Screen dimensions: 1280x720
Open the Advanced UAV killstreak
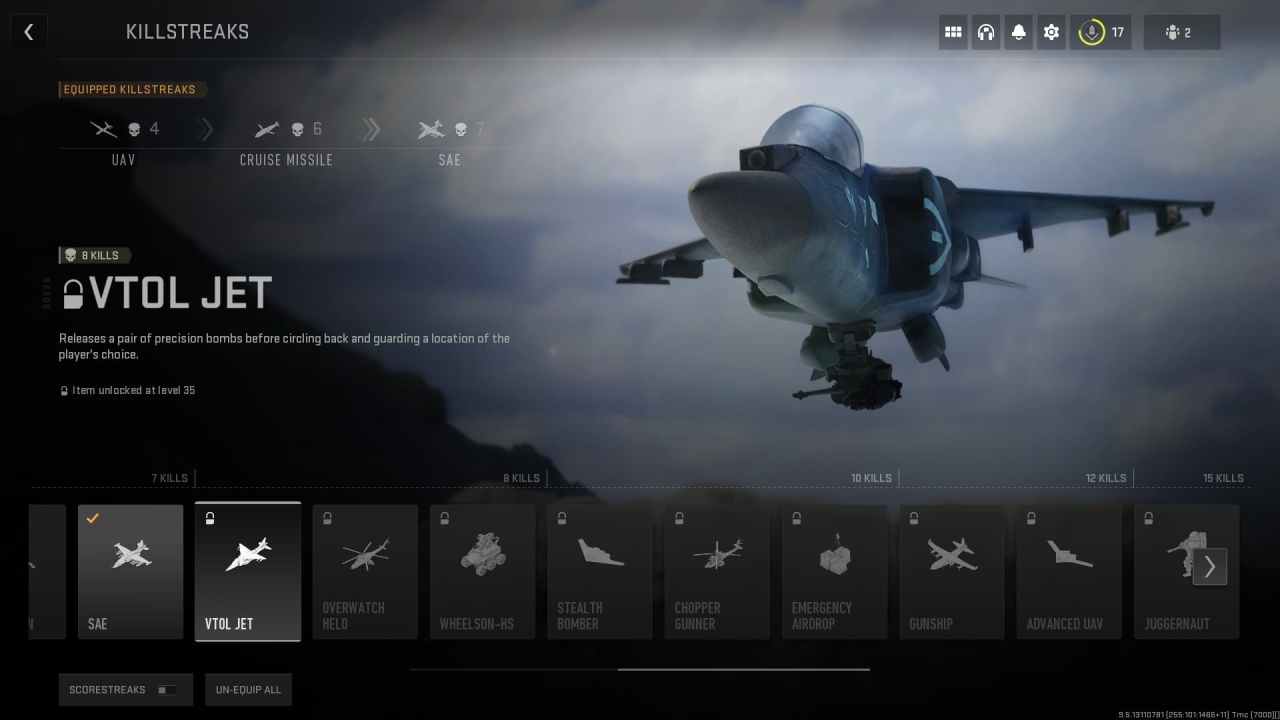point(1069,570)
